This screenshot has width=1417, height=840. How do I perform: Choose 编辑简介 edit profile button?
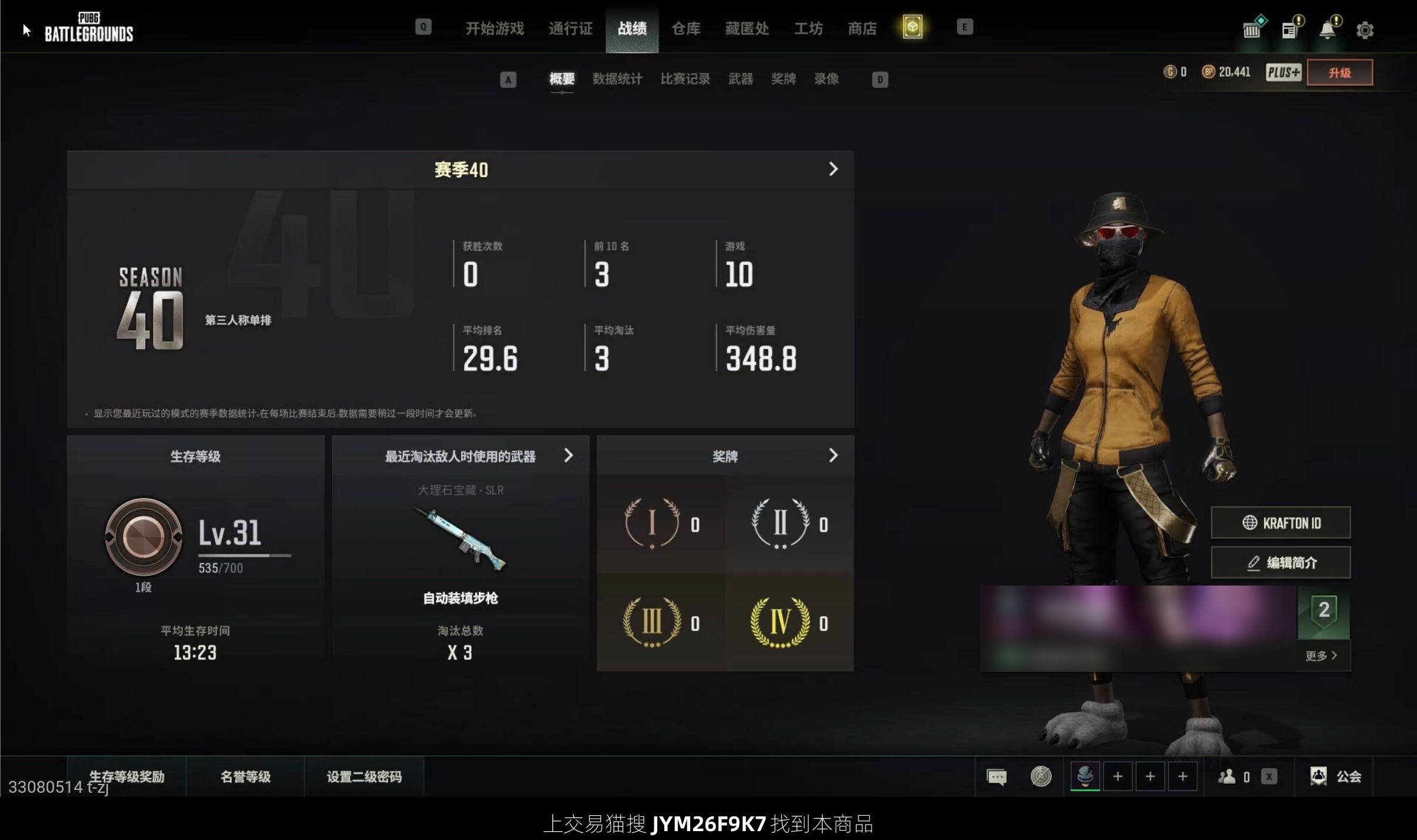pyautogui.click(x=1281, y=563)
